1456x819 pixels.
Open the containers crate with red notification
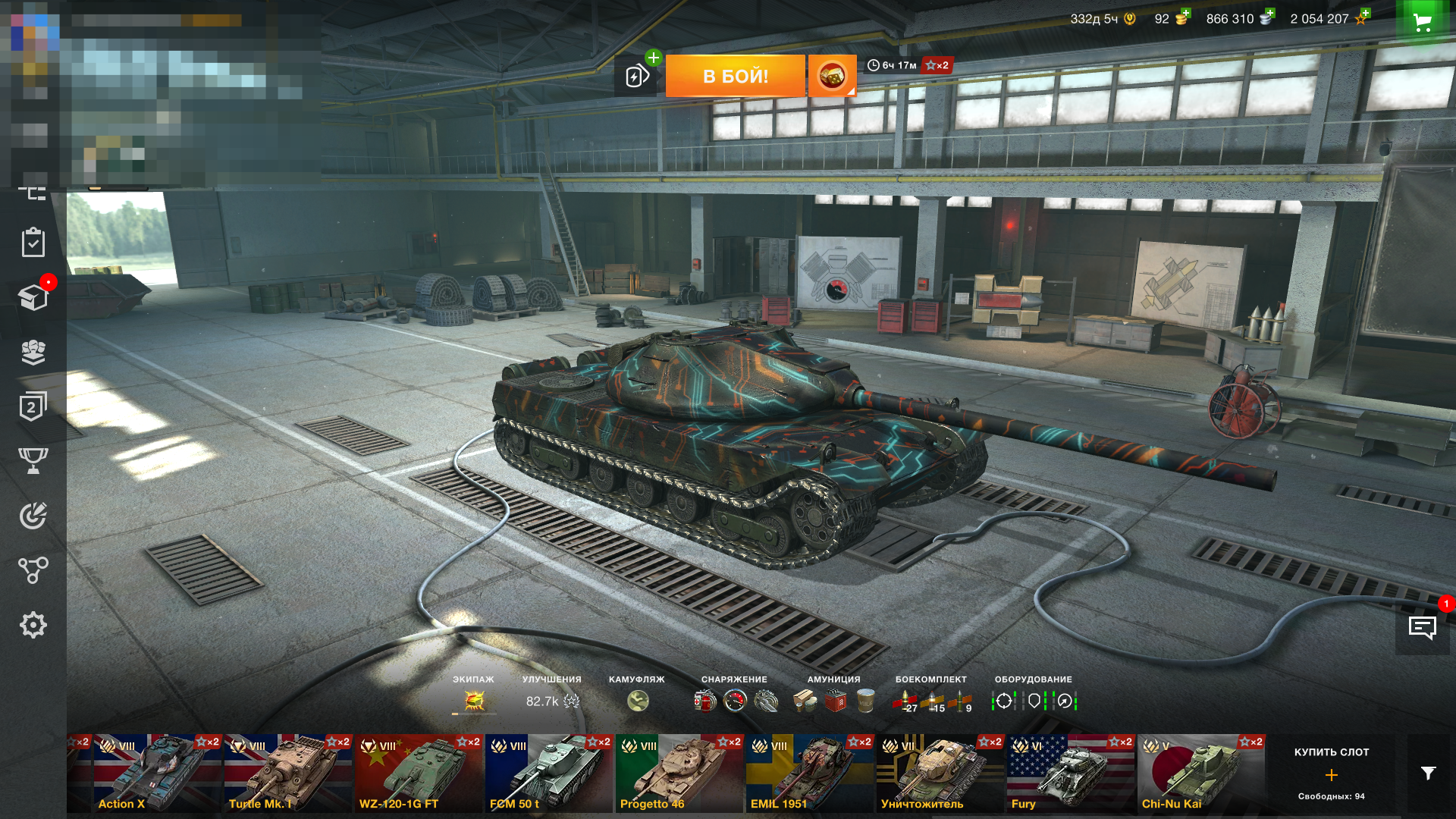tap(33, 297)
